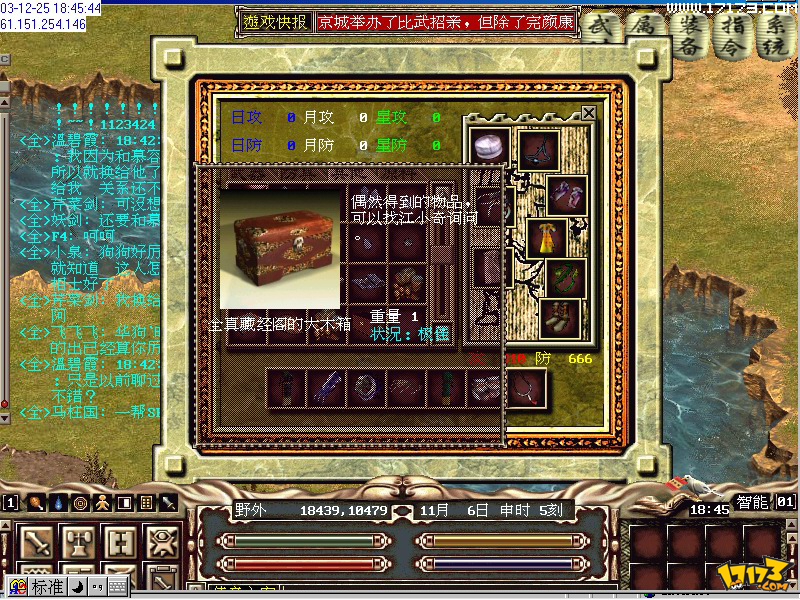This screenshot has height=600, width=800.
Task: Click the orange person figure icon
Action: (x=102, y=503)
